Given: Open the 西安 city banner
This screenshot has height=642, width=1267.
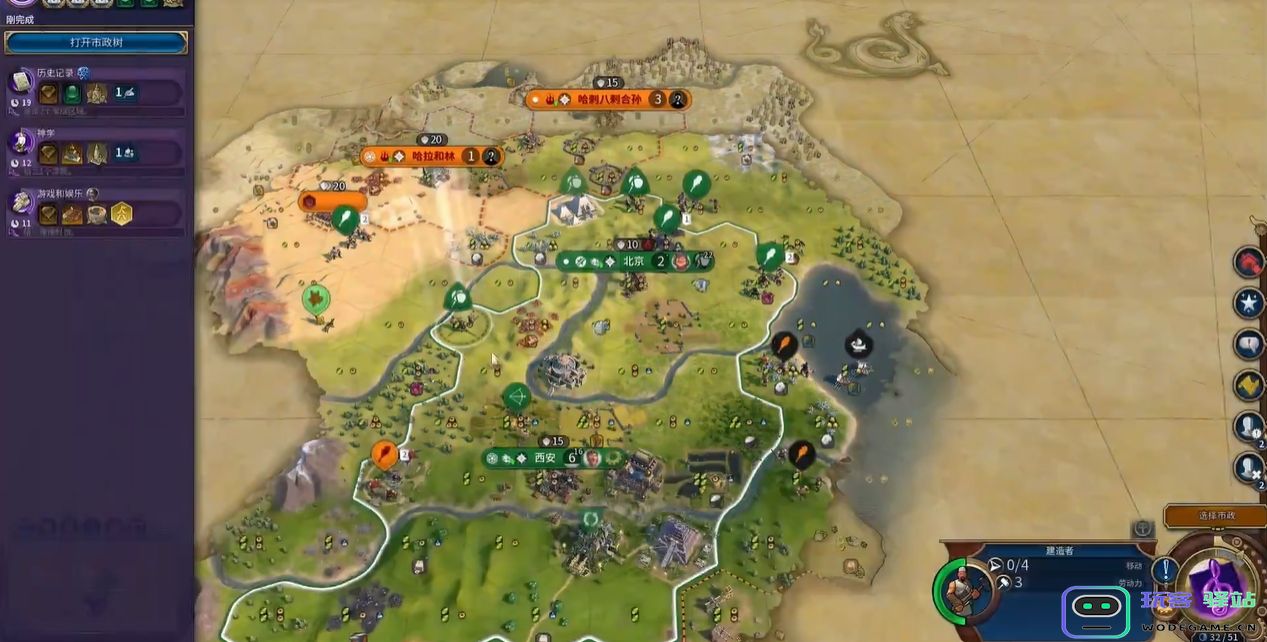Looking at the screenshot, I should pos(546,458).
